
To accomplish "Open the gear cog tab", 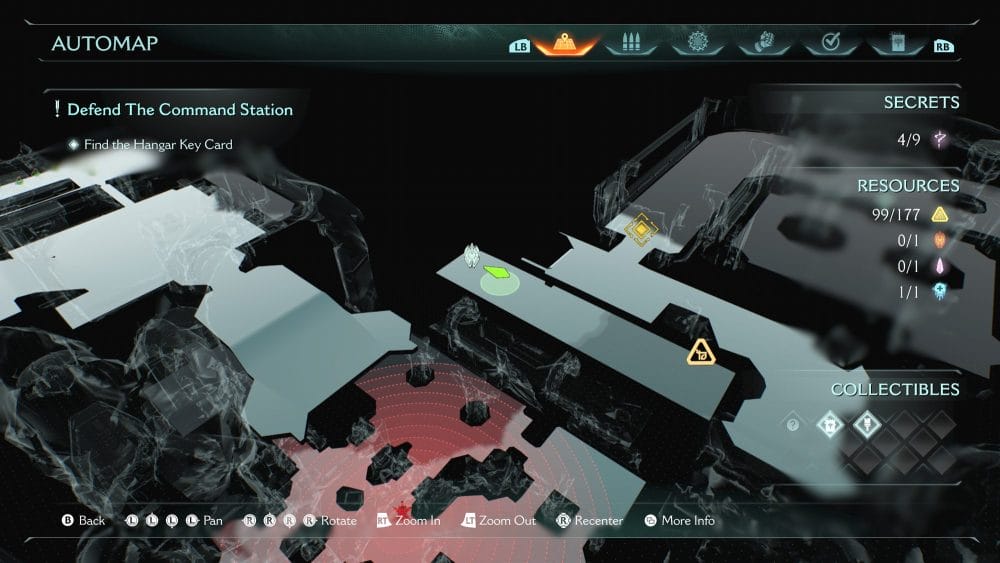I will coord(697,44).
